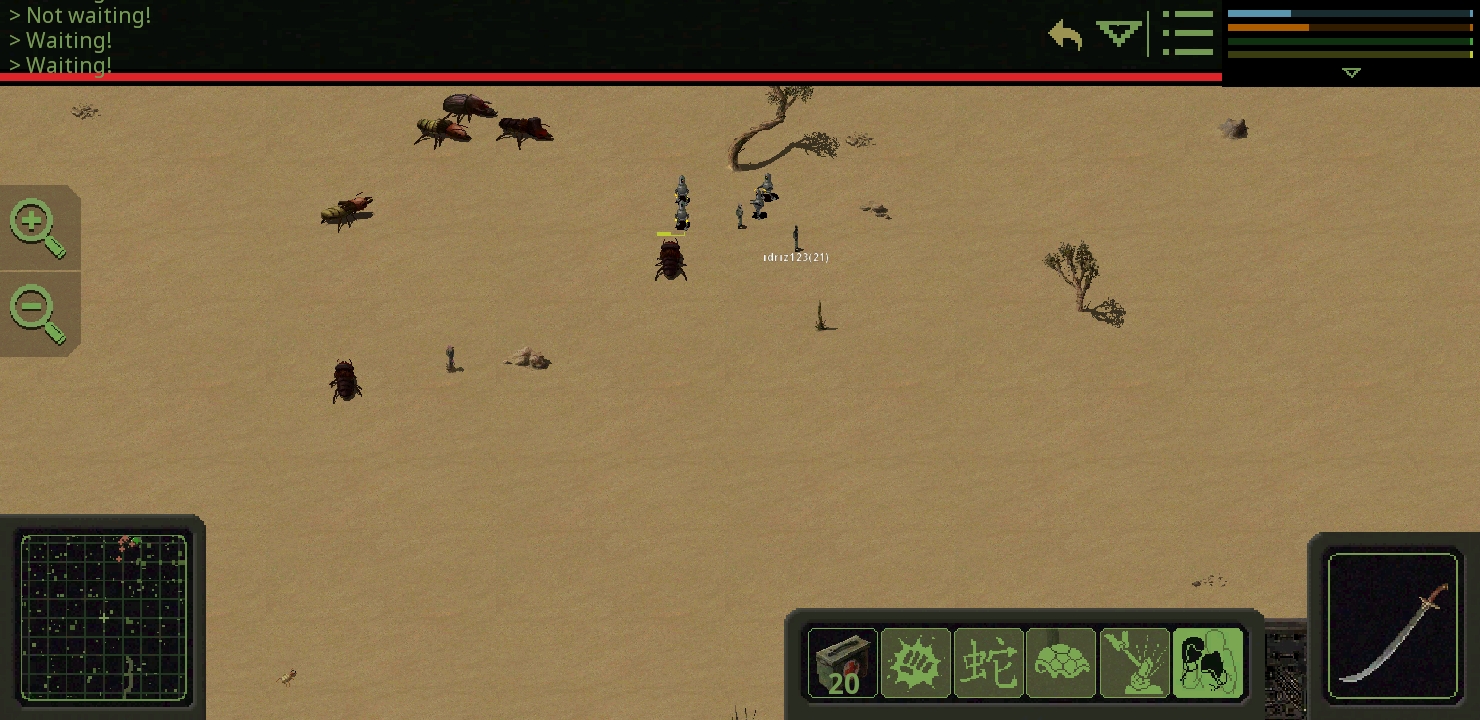Toggle the highlighted lungs ability slot
Image resolution: width=1480 pixels, height=720 pixels.
coord(1207,662)
